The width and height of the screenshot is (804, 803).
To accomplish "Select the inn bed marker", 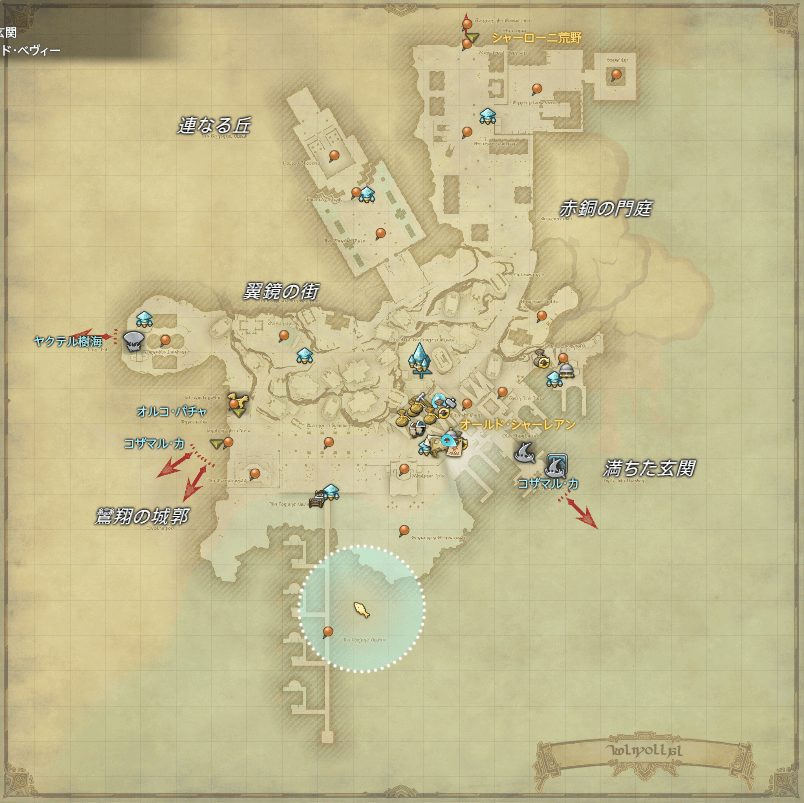I will 318,499.
